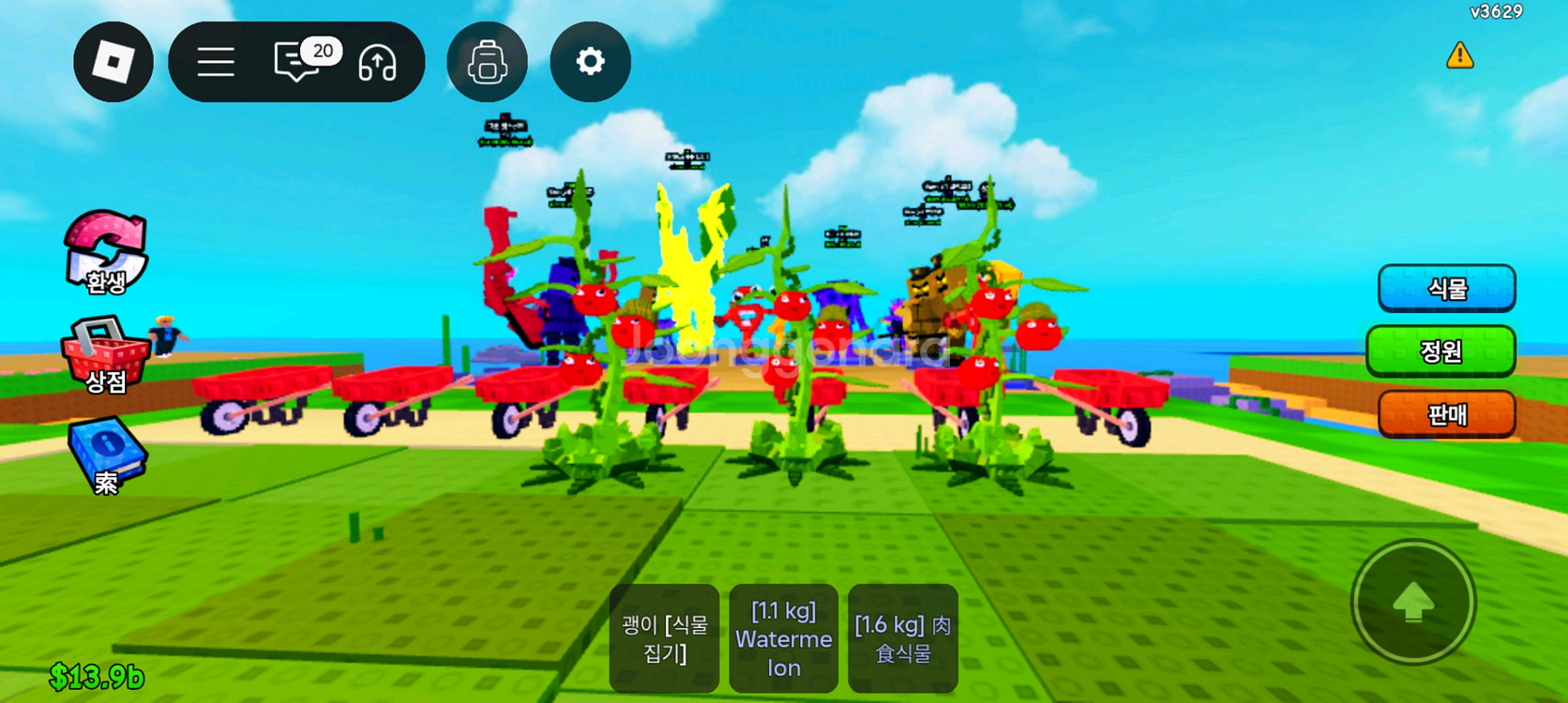Select the 1.6 kg plant slot
Screen dimensions: 1568x703
902,638
